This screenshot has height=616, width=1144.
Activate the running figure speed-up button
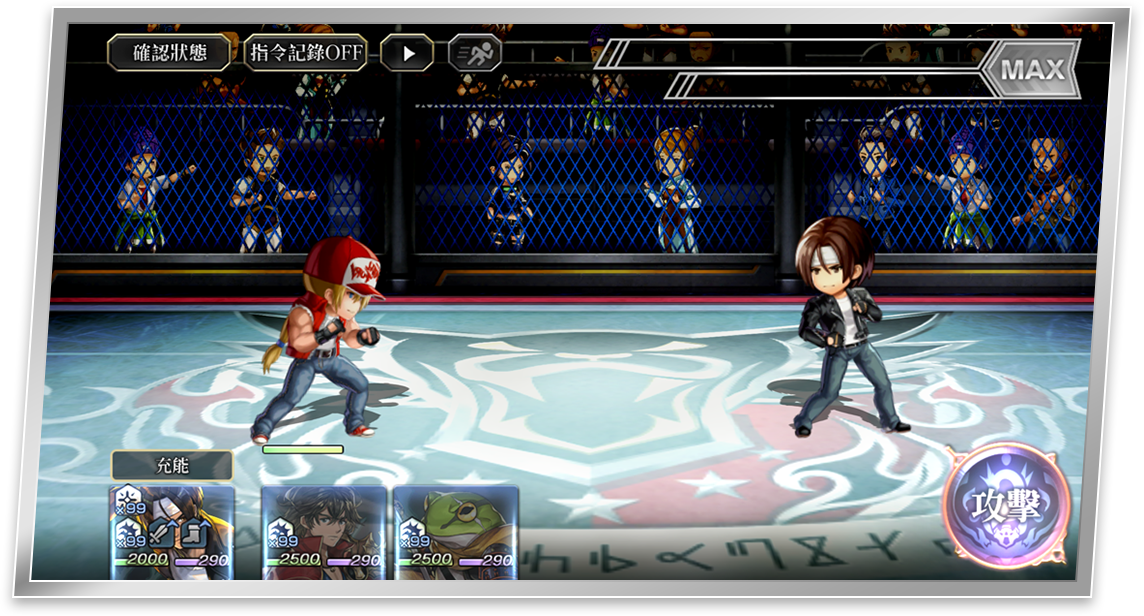(474, 53)
